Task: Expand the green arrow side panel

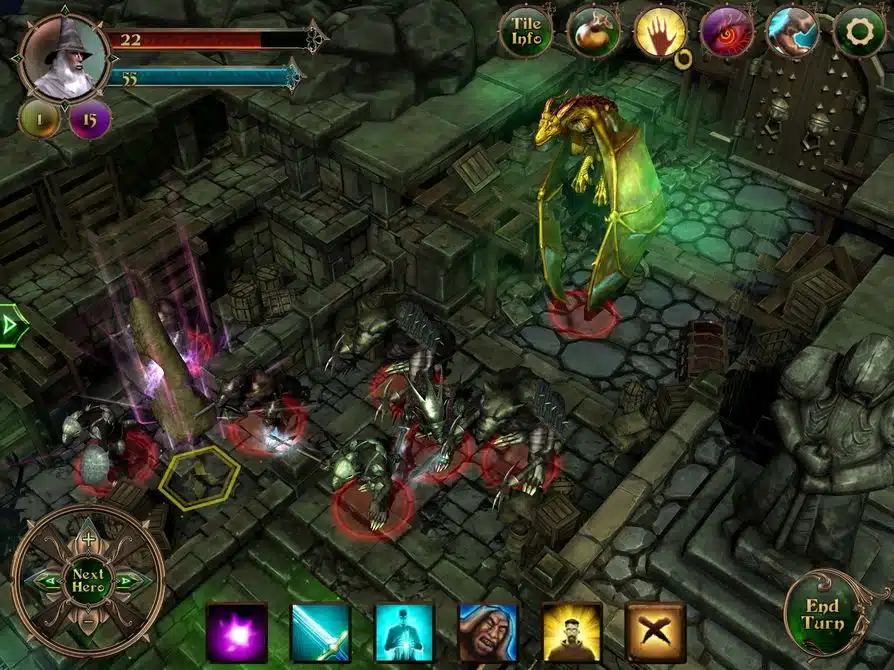Action: (10, 326)
